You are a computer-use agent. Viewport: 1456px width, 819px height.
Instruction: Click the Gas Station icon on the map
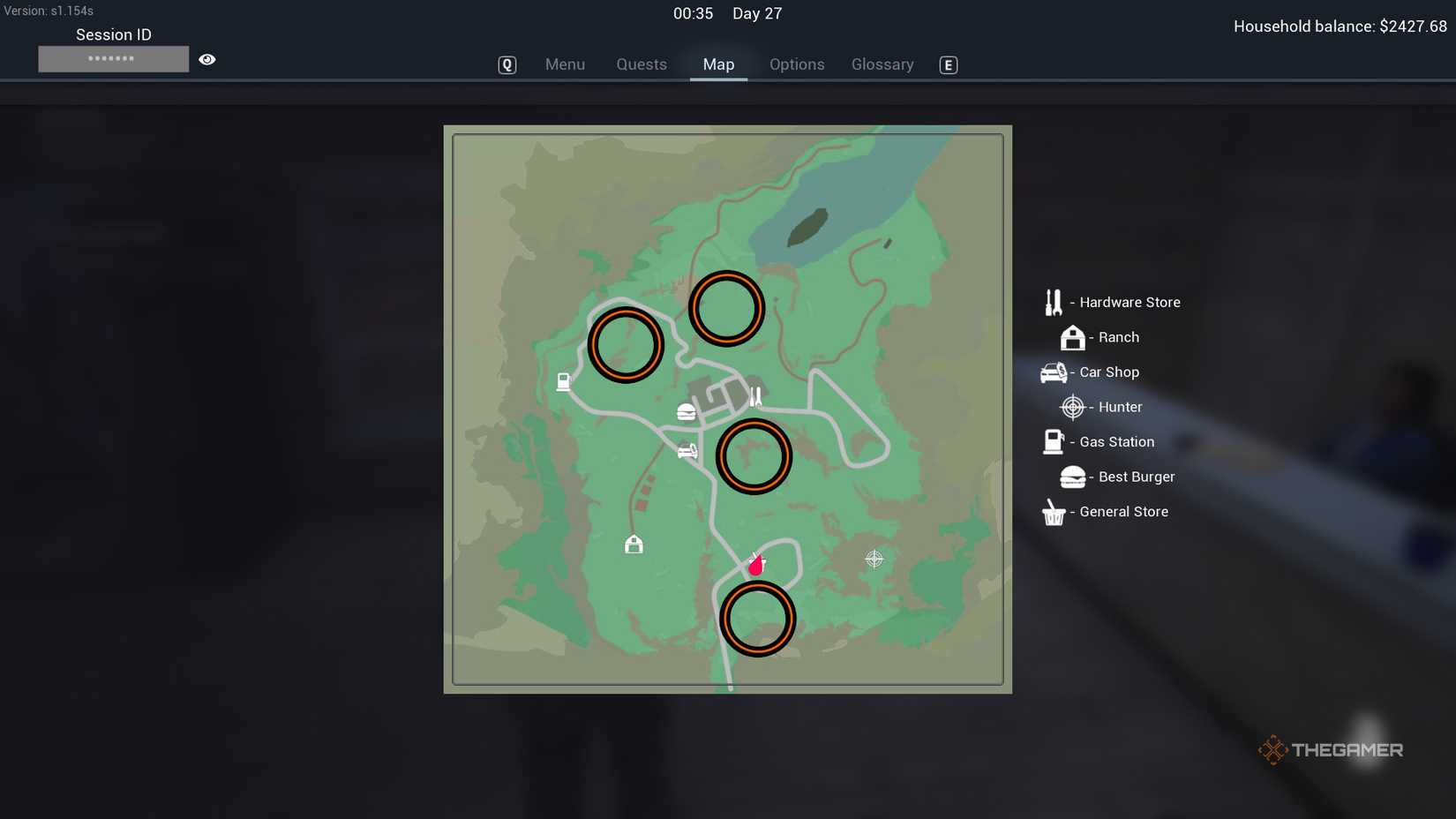[x=564, y=381]
